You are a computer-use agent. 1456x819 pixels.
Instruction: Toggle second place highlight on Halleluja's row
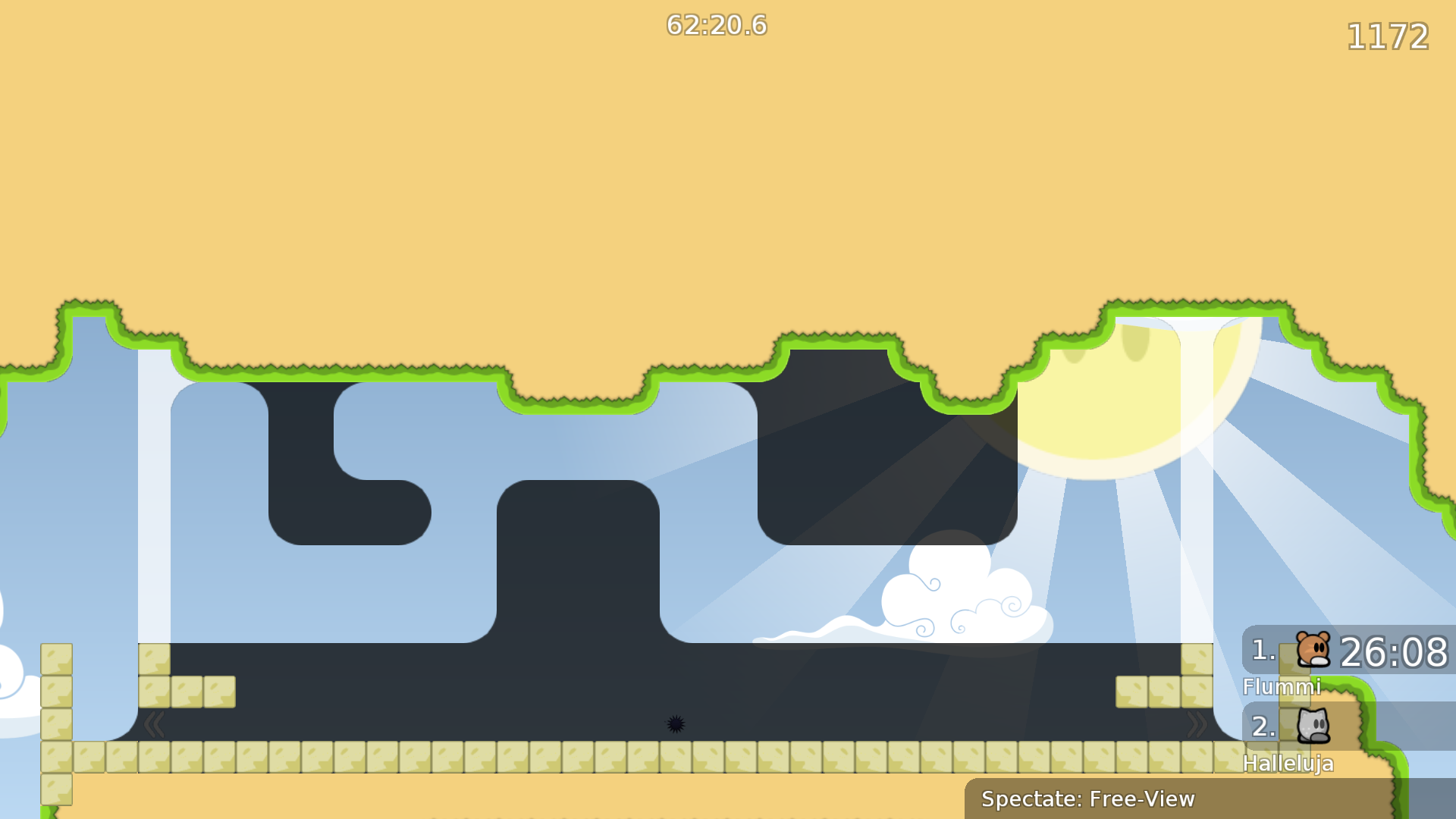[x=1261, y=726]
